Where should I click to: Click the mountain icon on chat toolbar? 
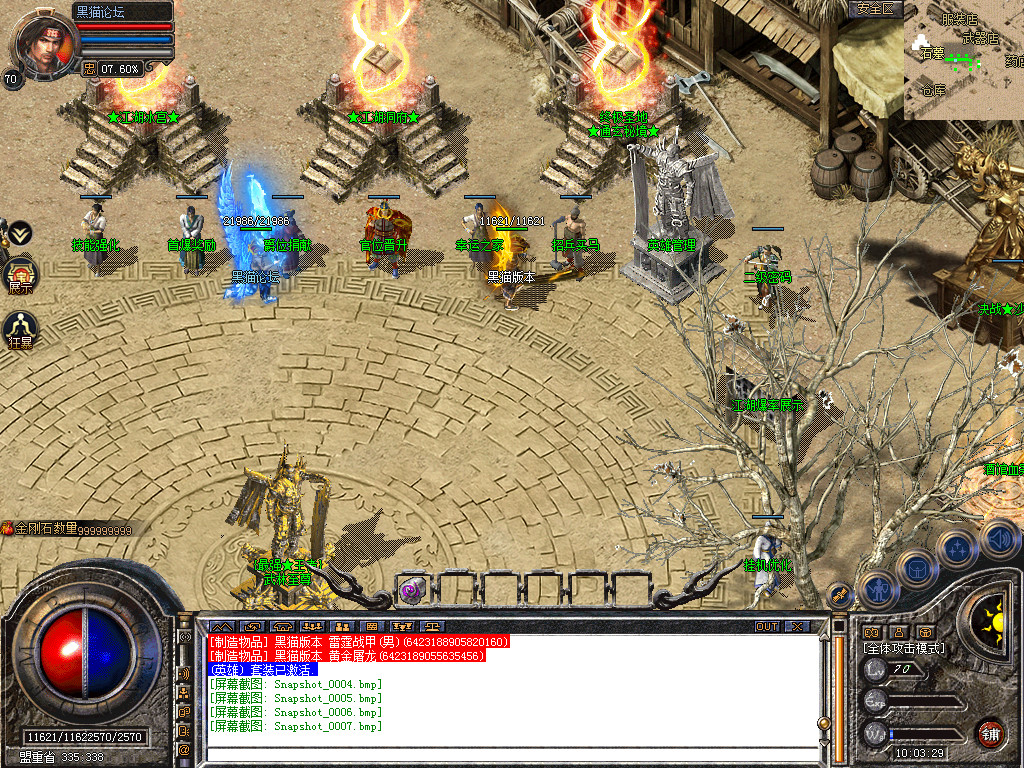click(221, 627)
